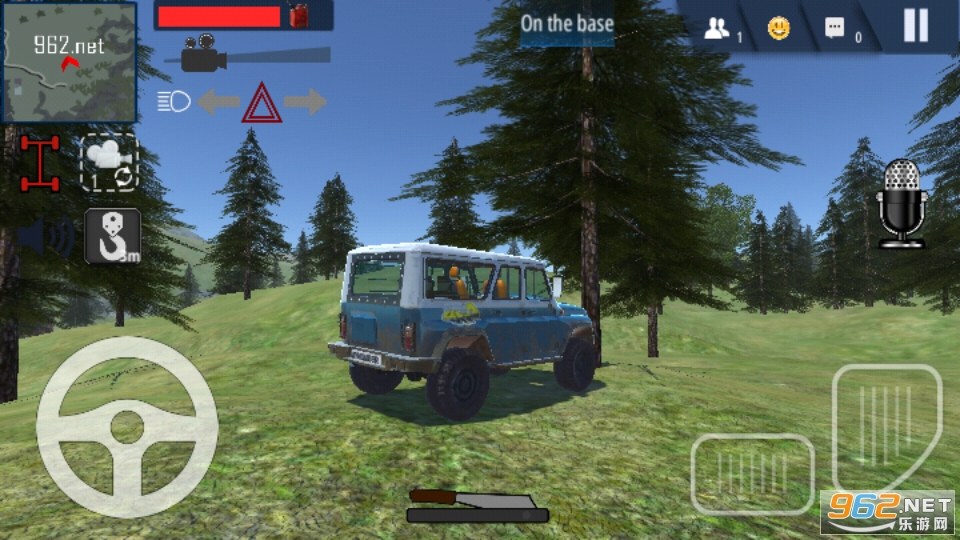Screen dimensions: 960x540
Task: Use the winch hook button
Action: pos(112,236)
